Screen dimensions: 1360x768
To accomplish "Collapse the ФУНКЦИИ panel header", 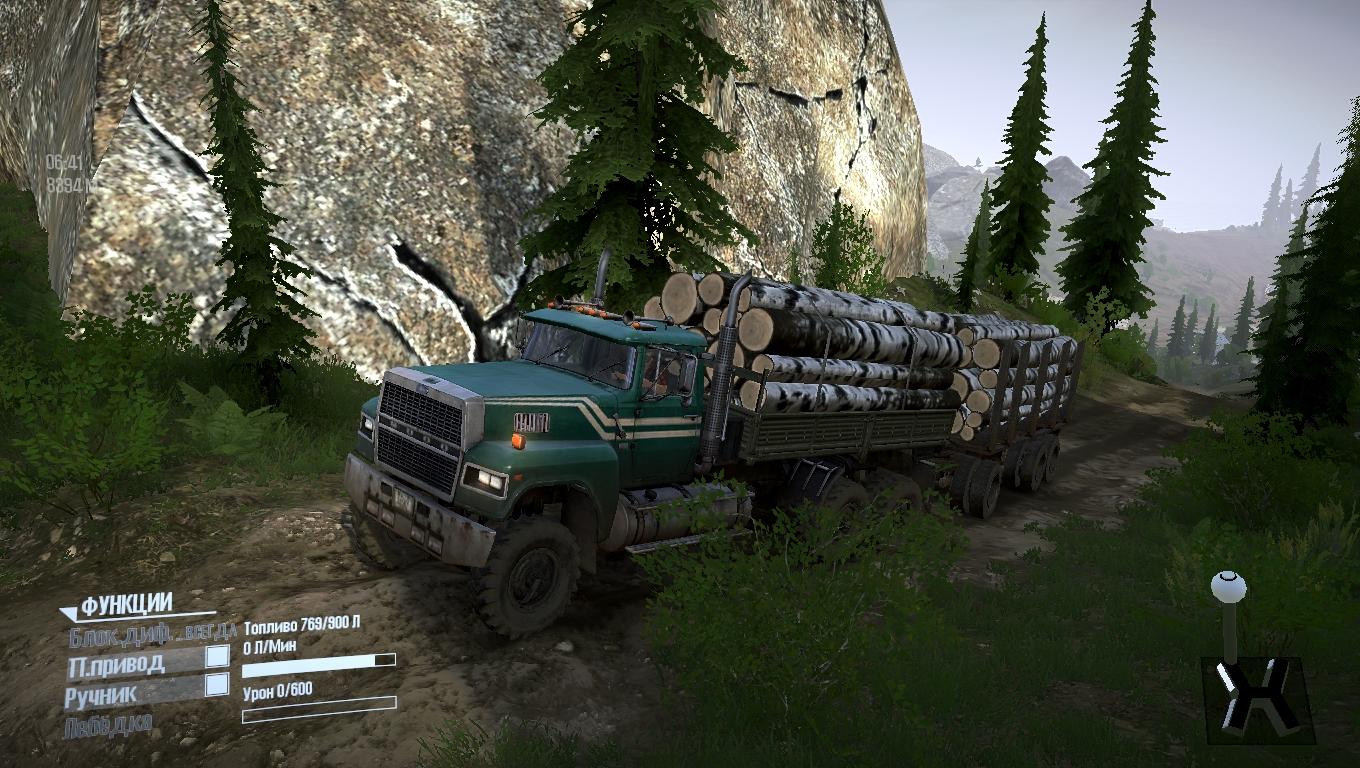I will [125, 605].
